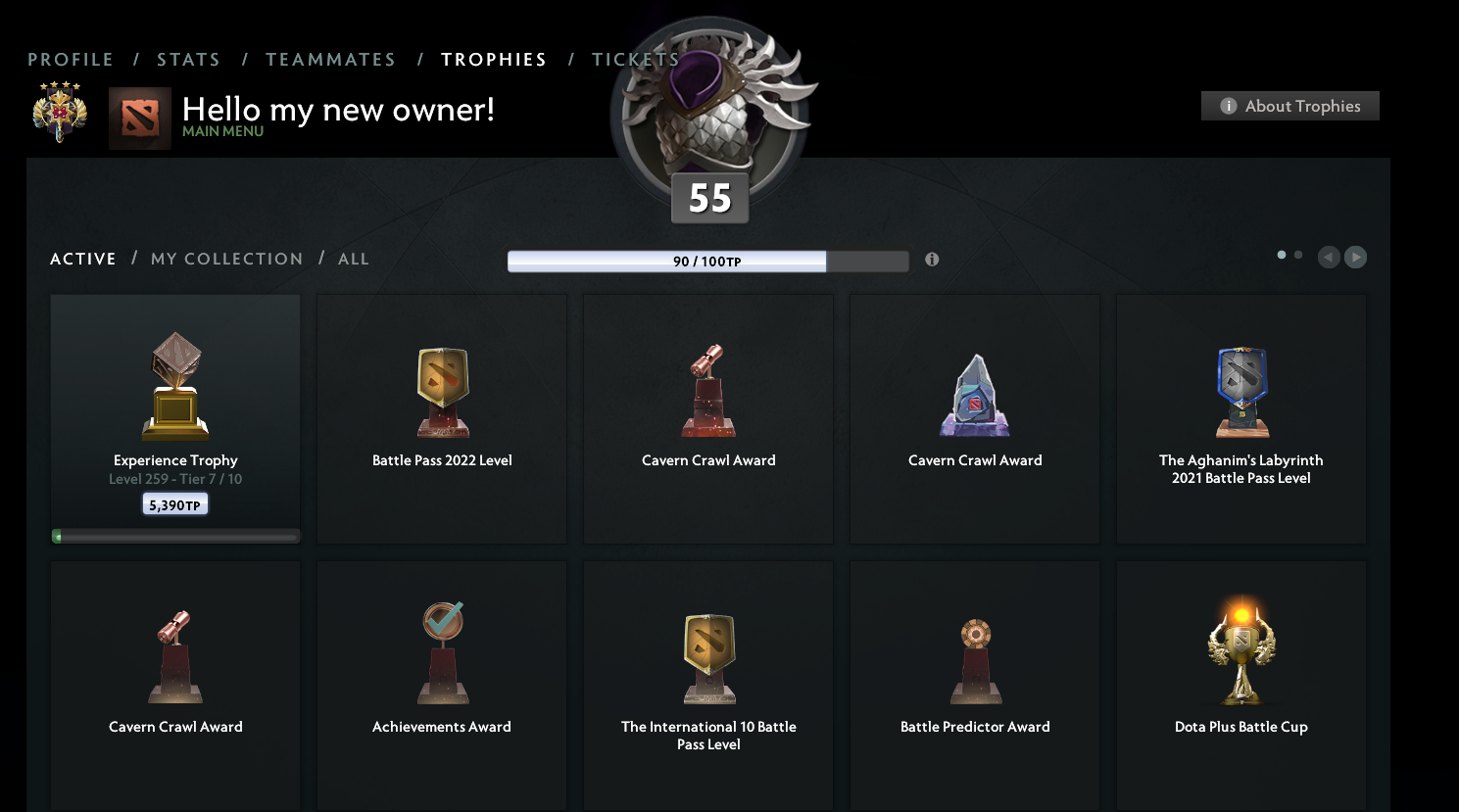Viewport: 1459px width, 812px height.
Task: Click the Dota Plus Battle Cup trophy icon
Action: (1240, 651)
